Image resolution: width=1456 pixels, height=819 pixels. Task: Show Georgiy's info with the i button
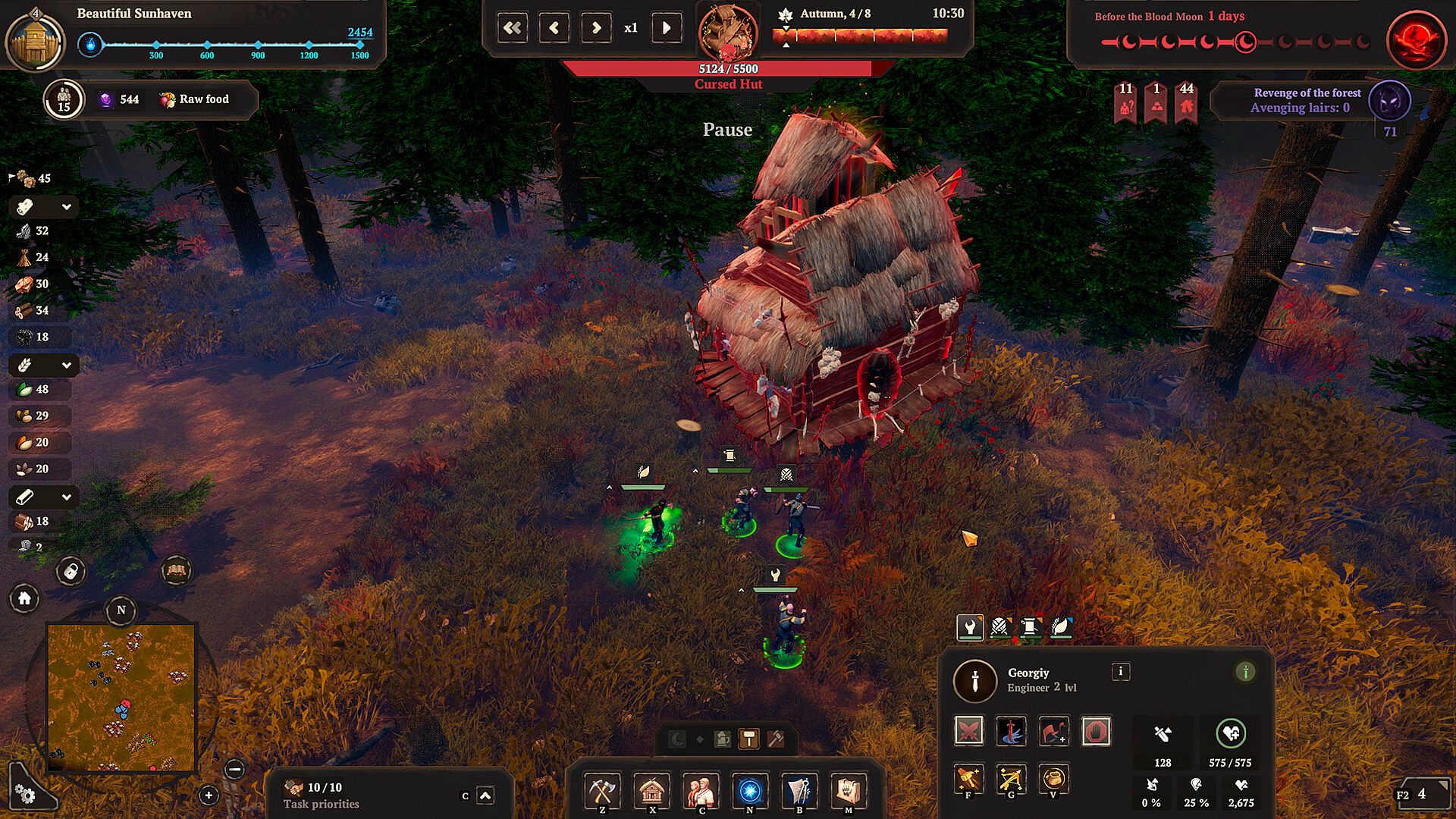pos(1120,671)
